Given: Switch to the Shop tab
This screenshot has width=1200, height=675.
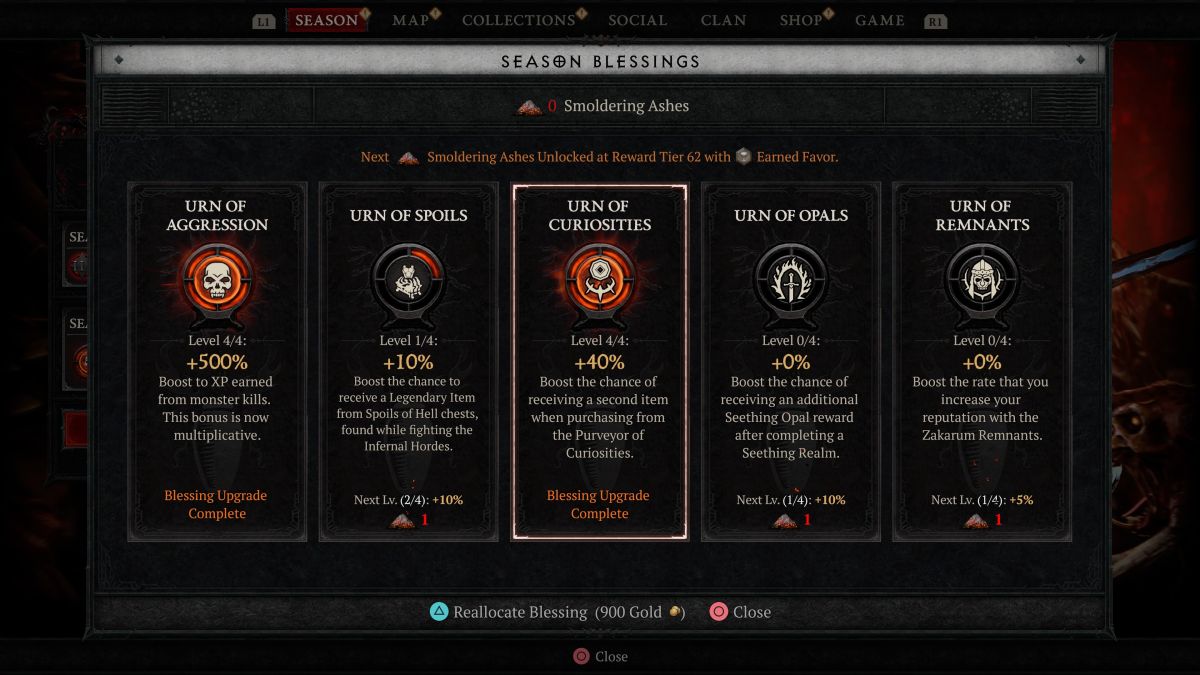Looking at the screenshot, I should click(x=802, y=20).
